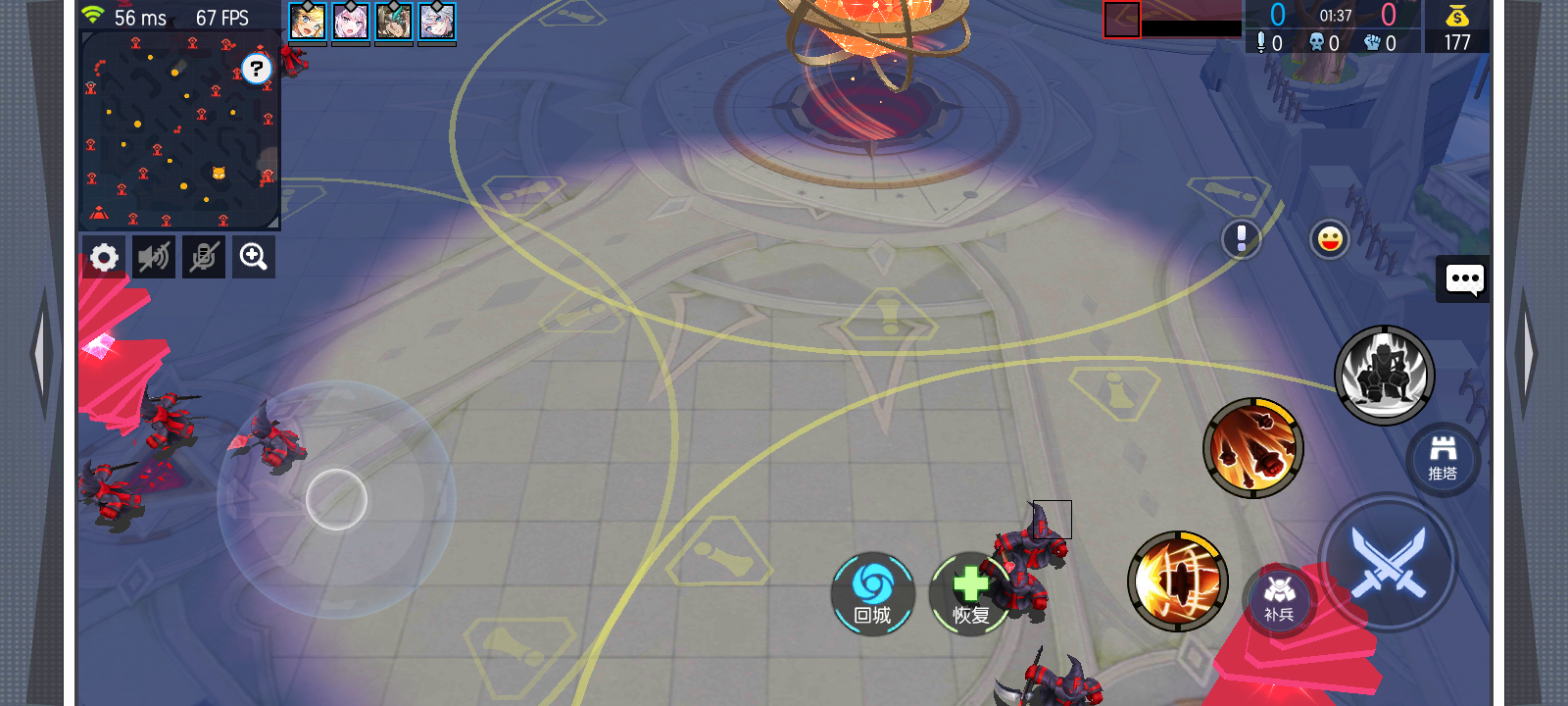Open the chat bubble panel
This screenshot has height=706, width=1568.
coord(1464,280)
